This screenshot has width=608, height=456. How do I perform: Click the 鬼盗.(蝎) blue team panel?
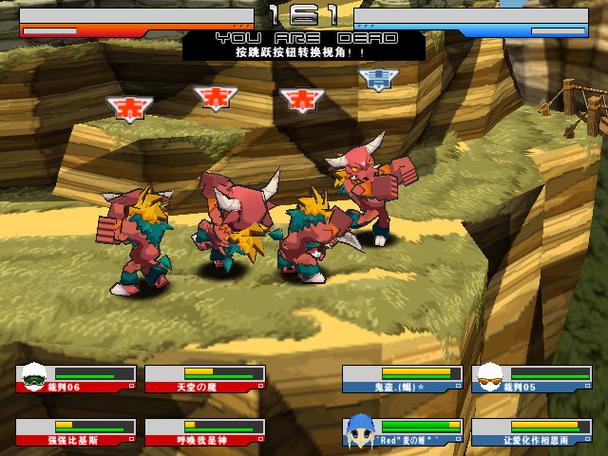[402, 378]
